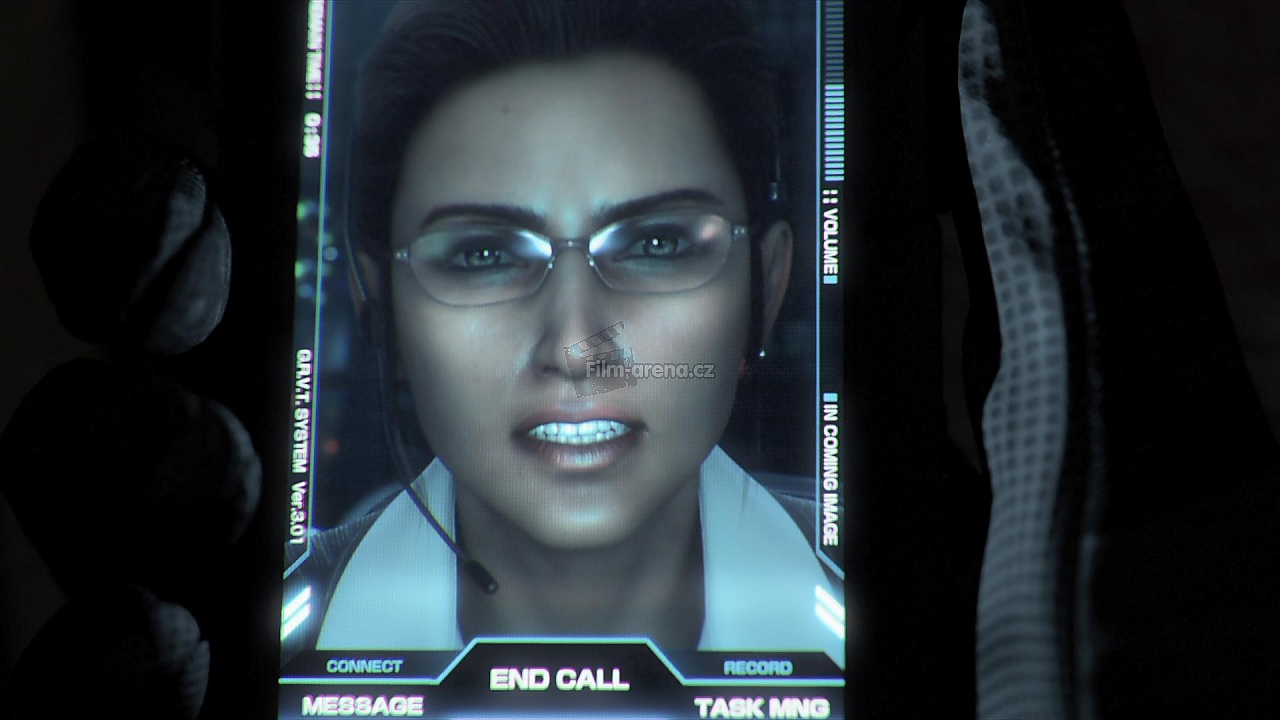Open the Task Mng option
Image resolution: width=1280 pixels, height=720 pixels.
point(761,707)
